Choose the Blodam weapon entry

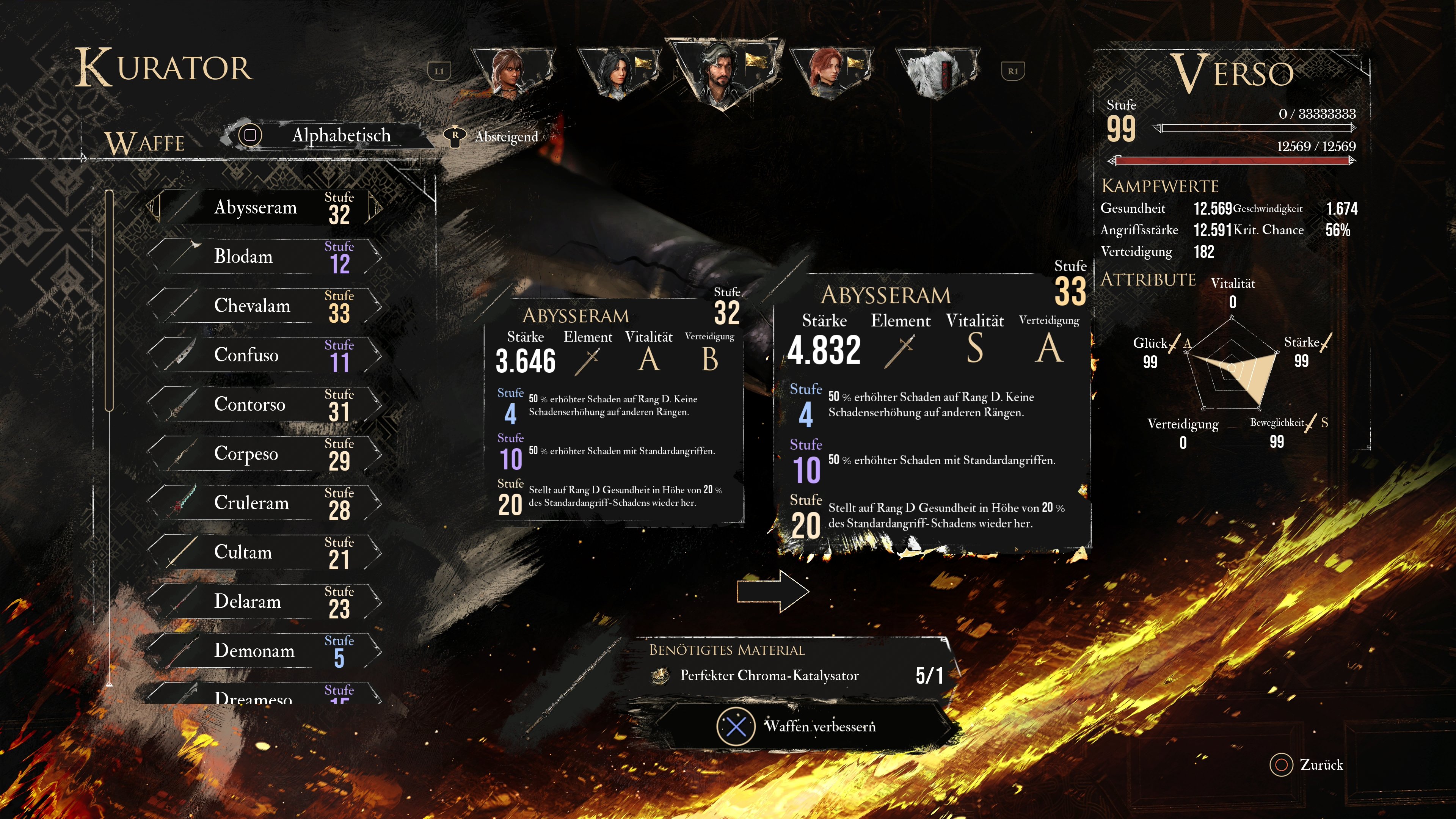(264, 257)
